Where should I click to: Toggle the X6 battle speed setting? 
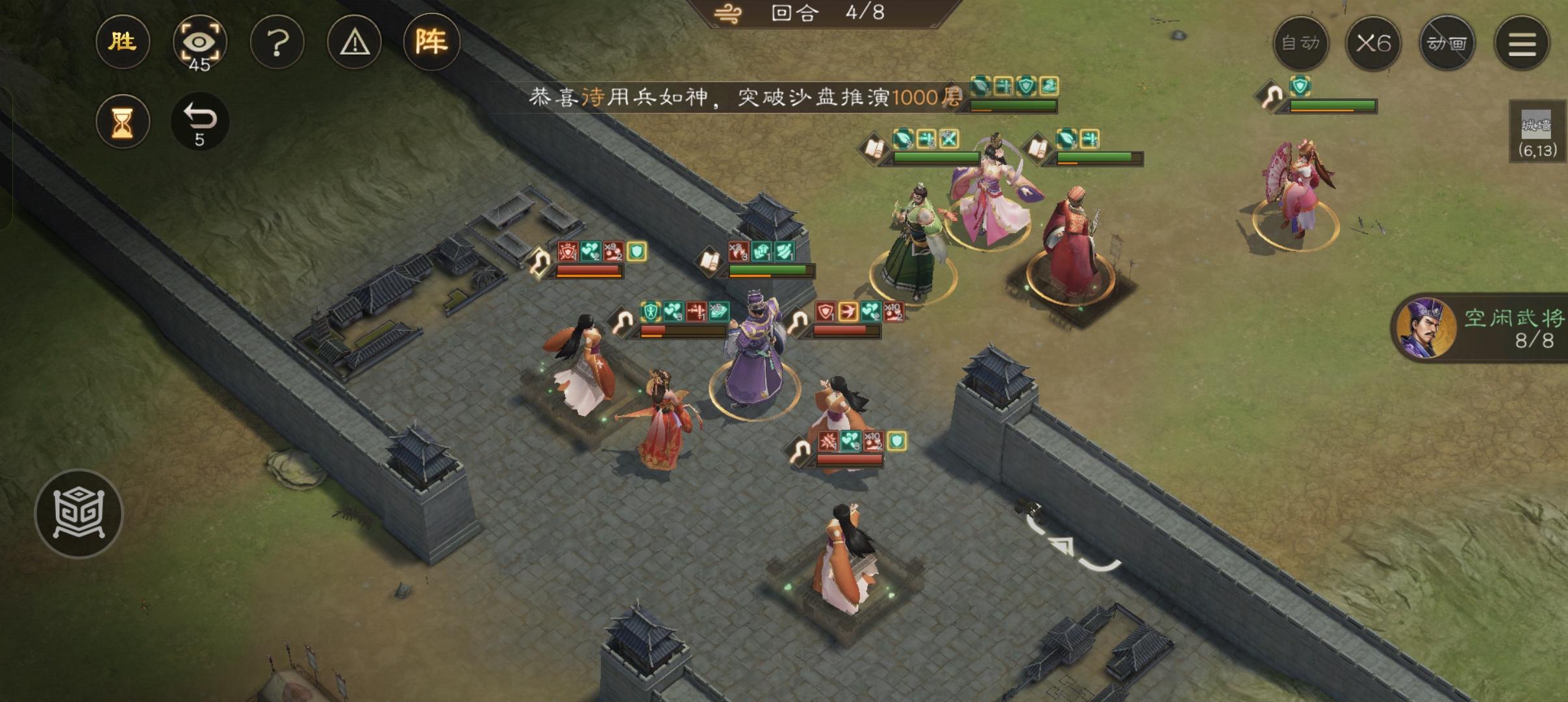coord(1375,42)
